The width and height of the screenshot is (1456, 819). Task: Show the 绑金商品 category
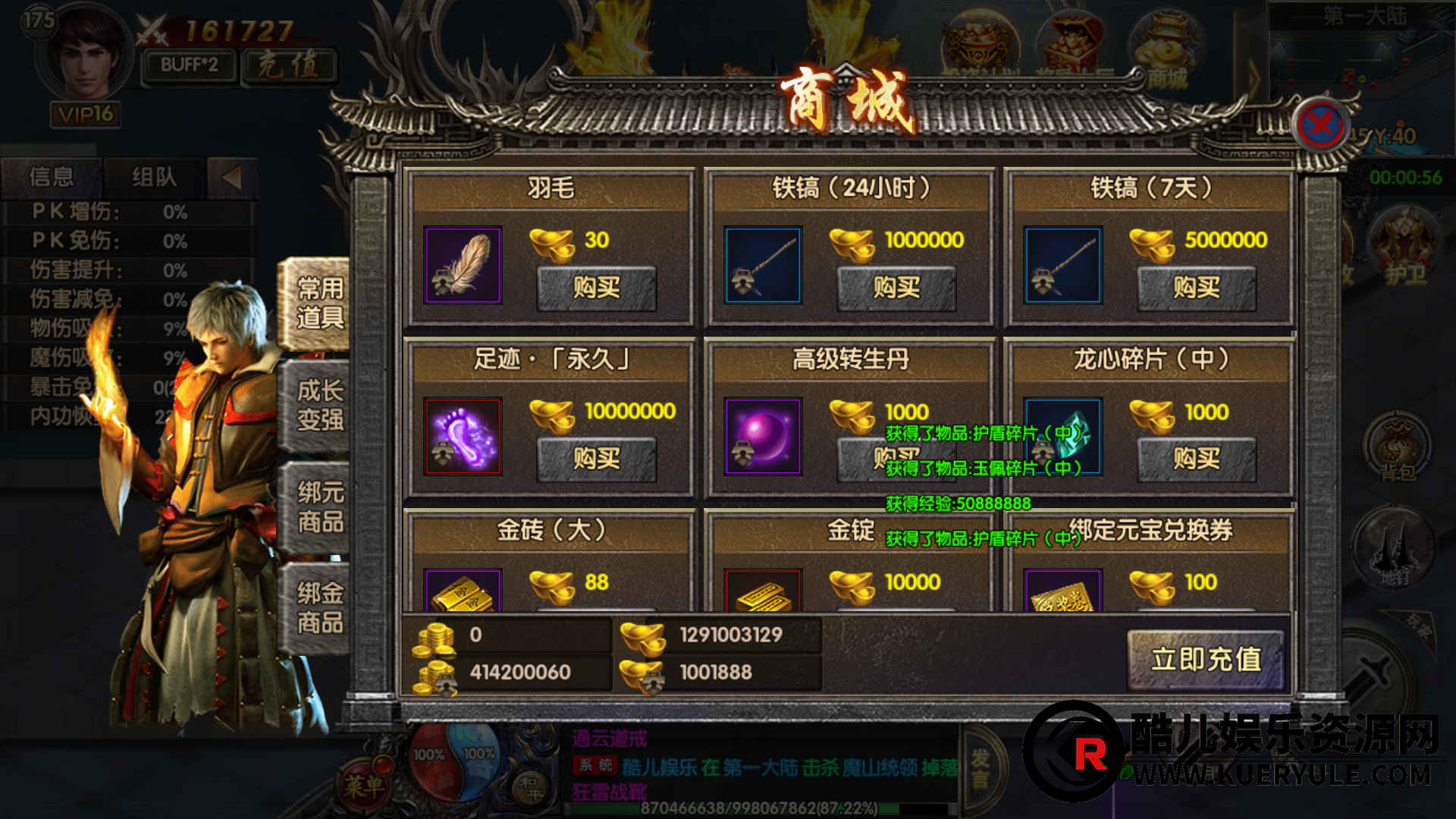[319, 607]
